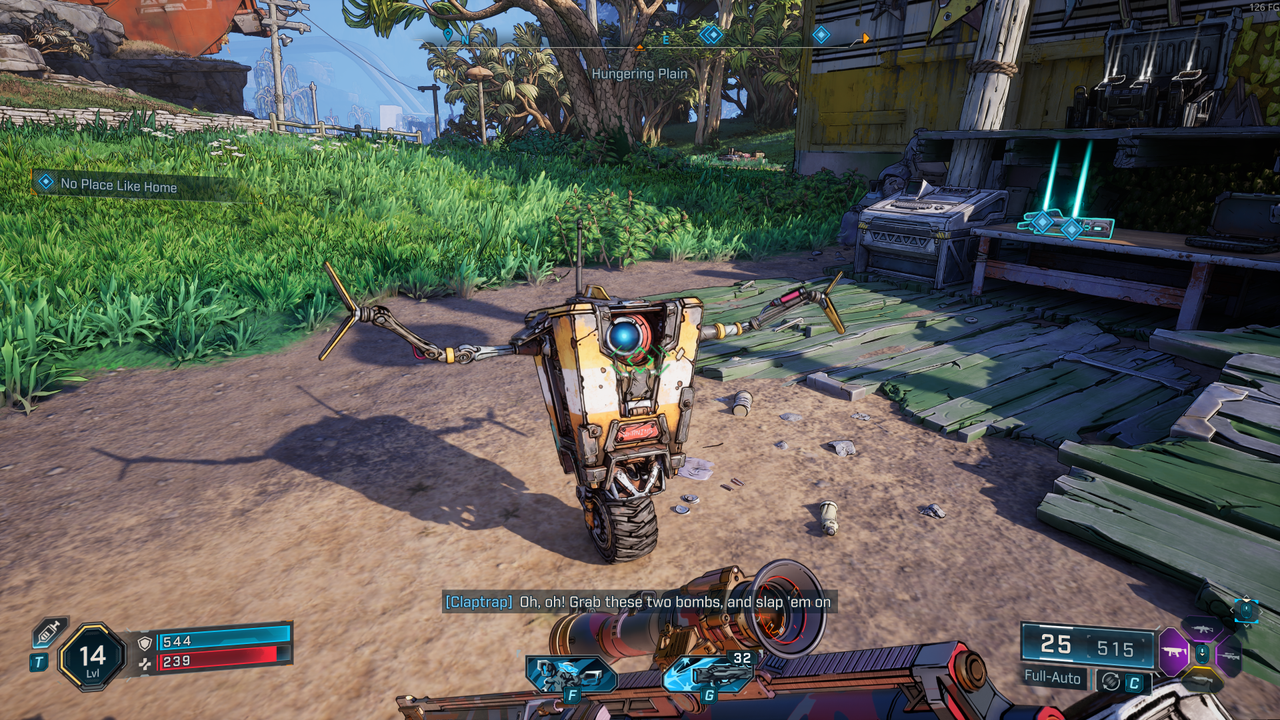This screenshot has width=1280, height=720.
Task: Click the shield icon beside the 544 bar
Action: click(x=145, y=642)
